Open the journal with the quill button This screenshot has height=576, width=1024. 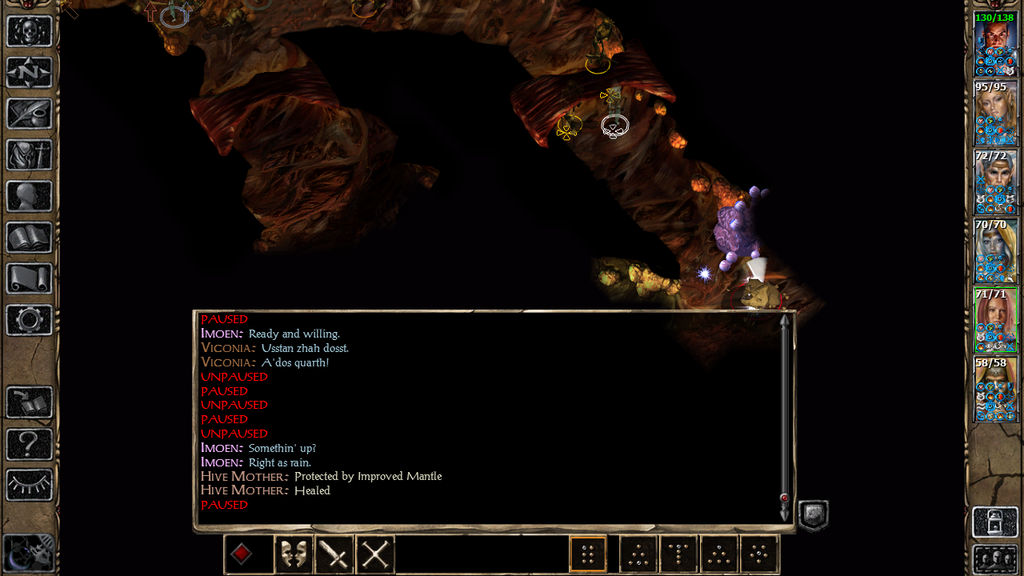(29, 113)
